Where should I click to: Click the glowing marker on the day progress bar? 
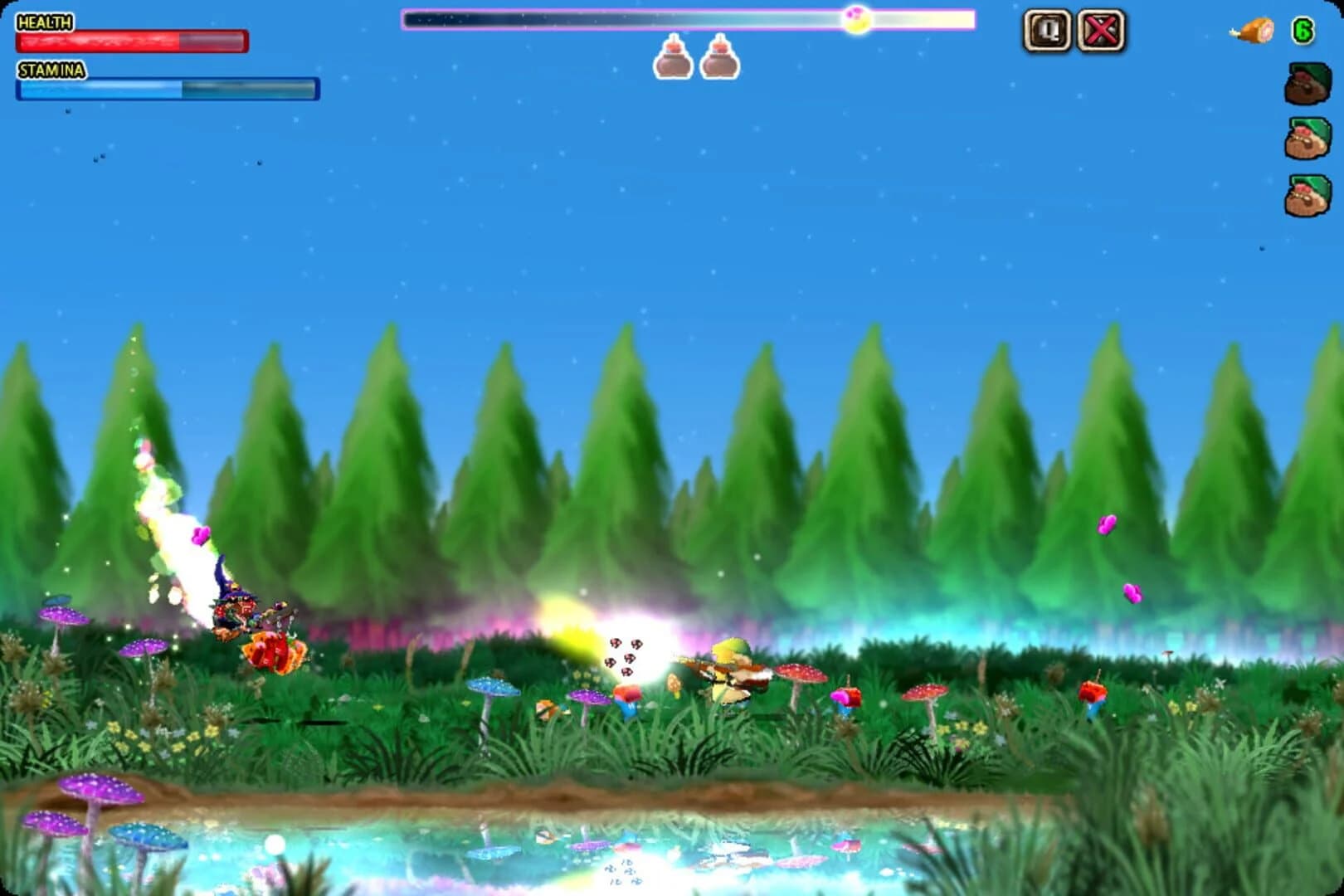(x=857, y=19)
